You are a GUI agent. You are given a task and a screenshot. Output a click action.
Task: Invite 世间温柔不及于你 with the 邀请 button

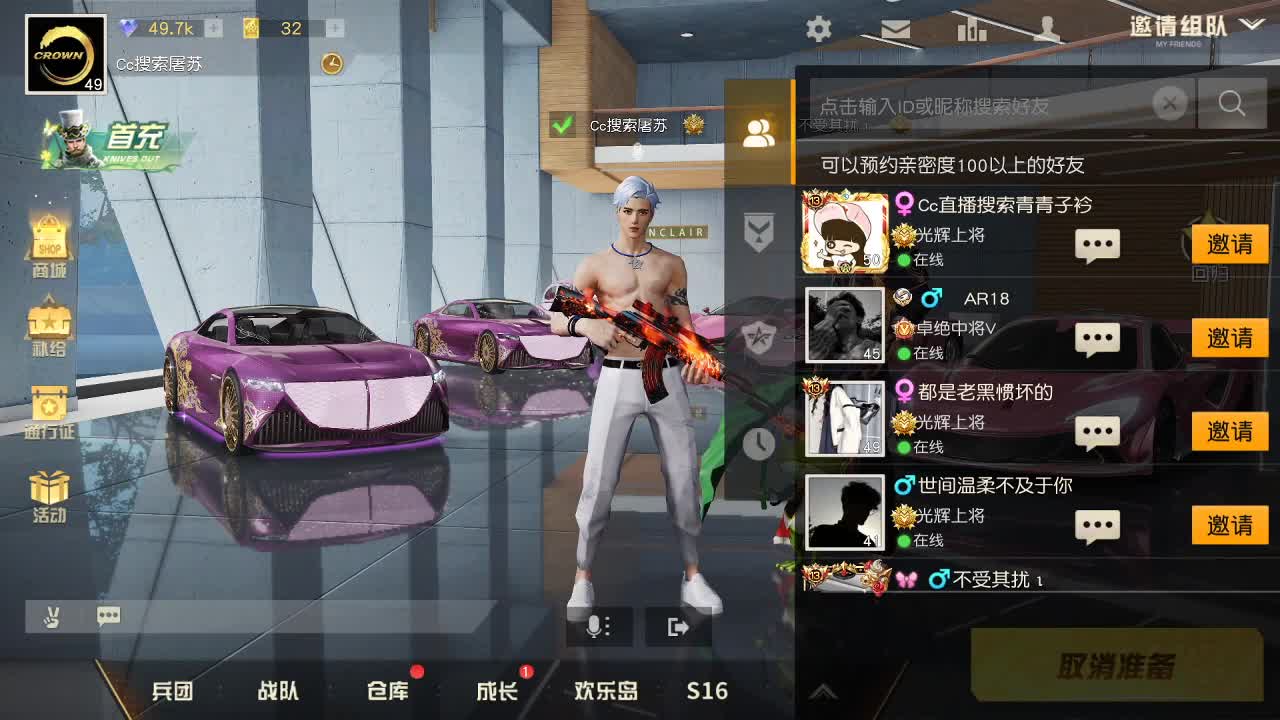point(1229,524)
